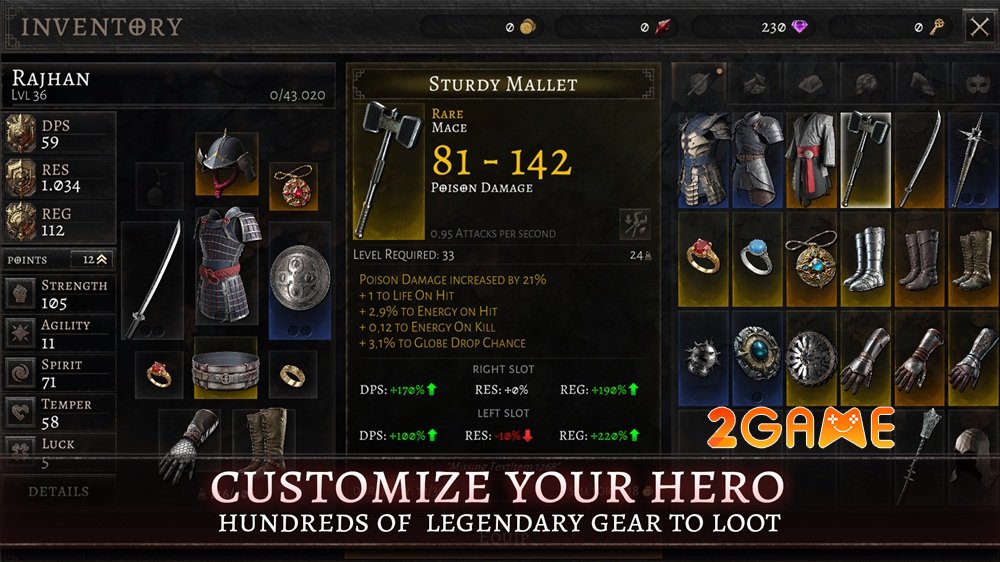Click the compare weapons icon in tooltip
The image size is (1000, 562).
pyautogui.click(x=634, y=223)
